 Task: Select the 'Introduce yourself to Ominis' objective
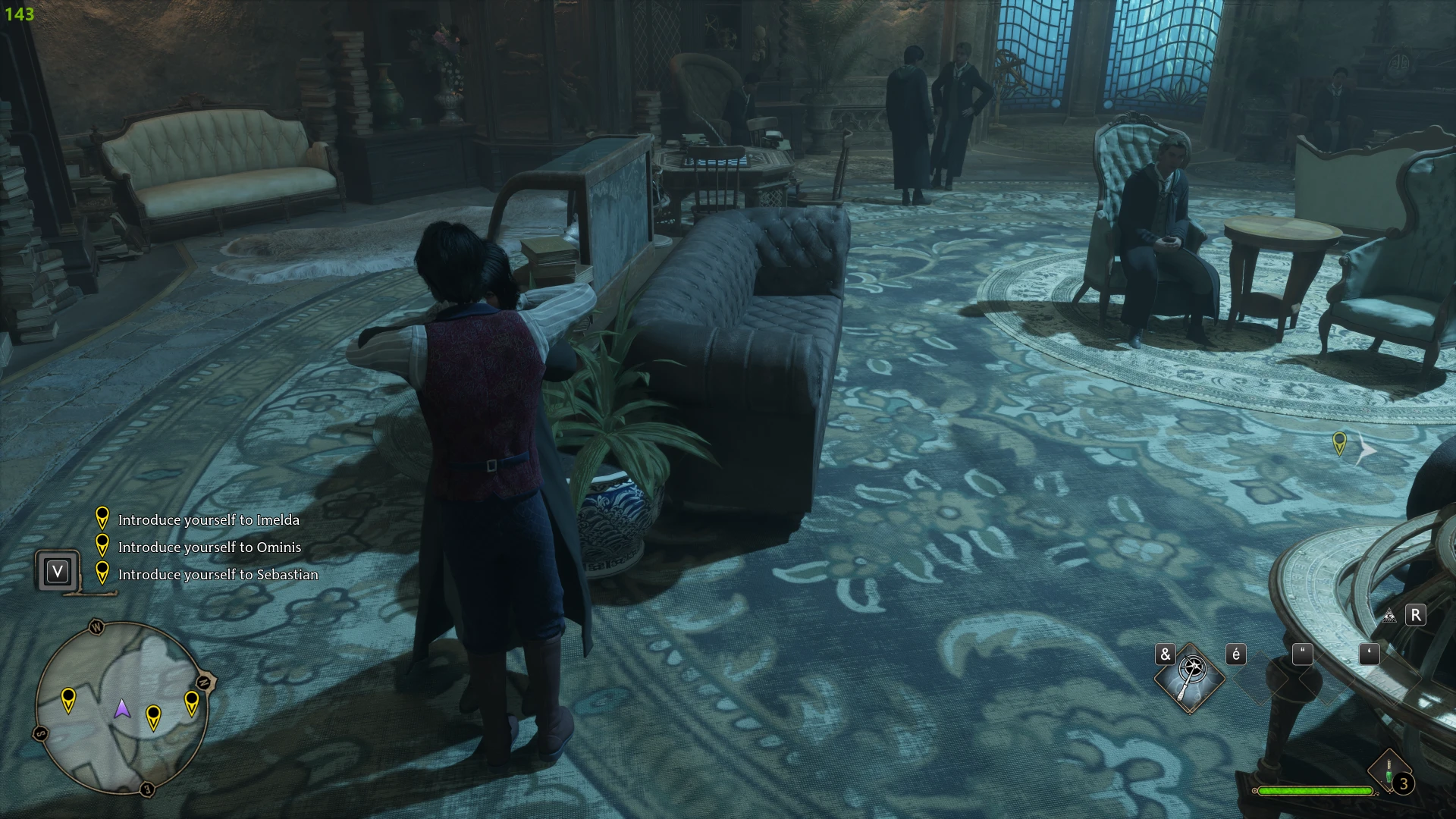pos(209,548)
